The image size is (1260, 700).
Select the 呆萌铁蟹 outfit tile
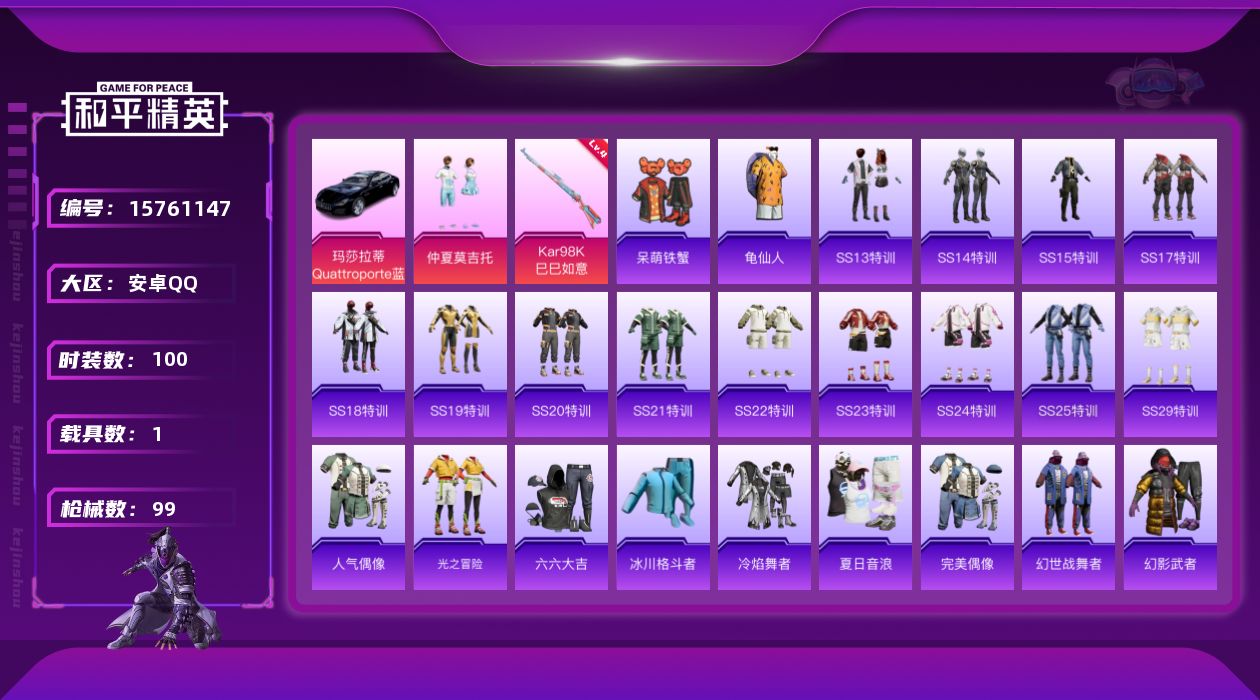(663, 211)
